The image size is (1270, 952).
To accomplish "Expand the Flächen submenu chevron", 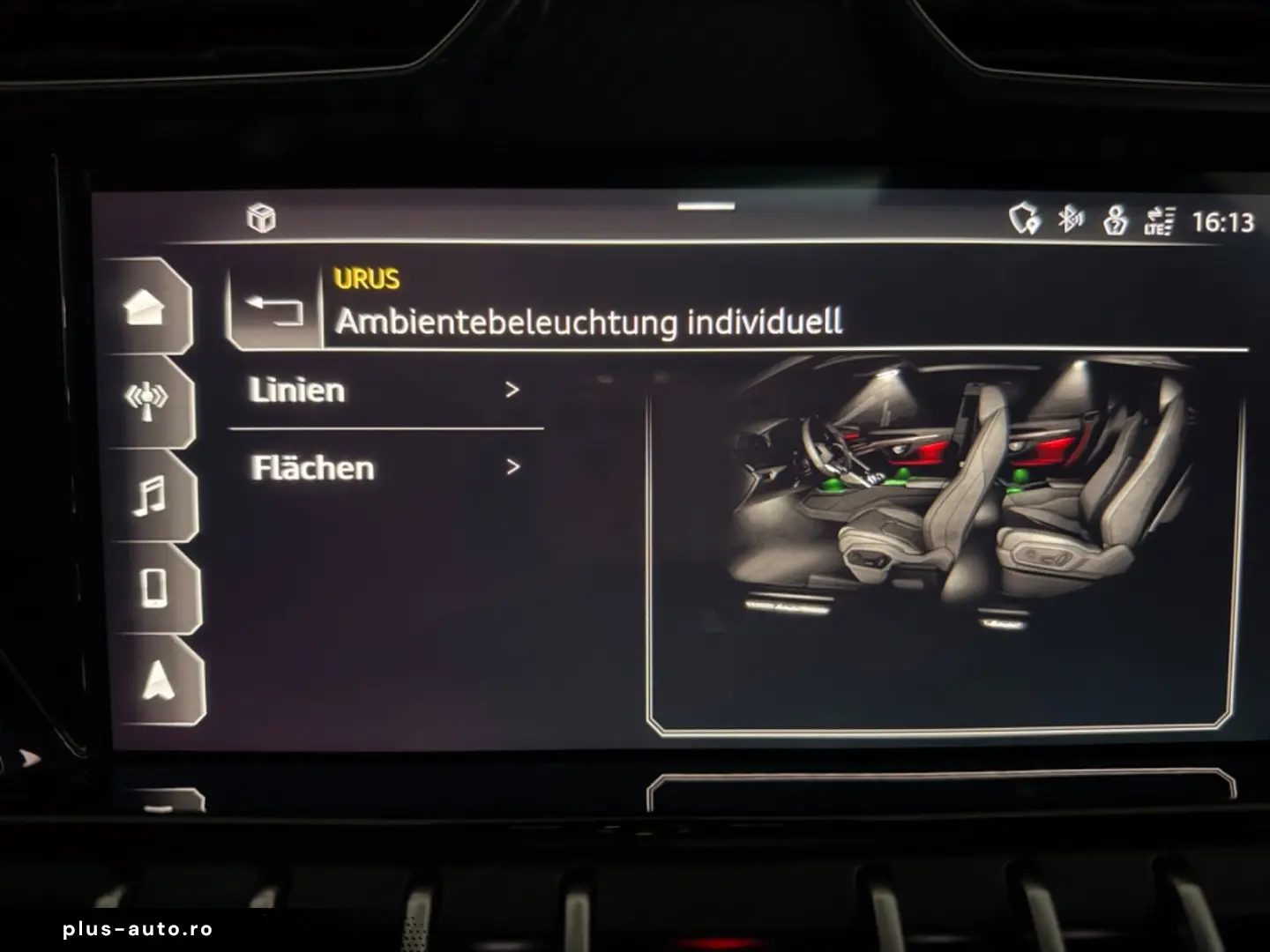I will point(512,468).
